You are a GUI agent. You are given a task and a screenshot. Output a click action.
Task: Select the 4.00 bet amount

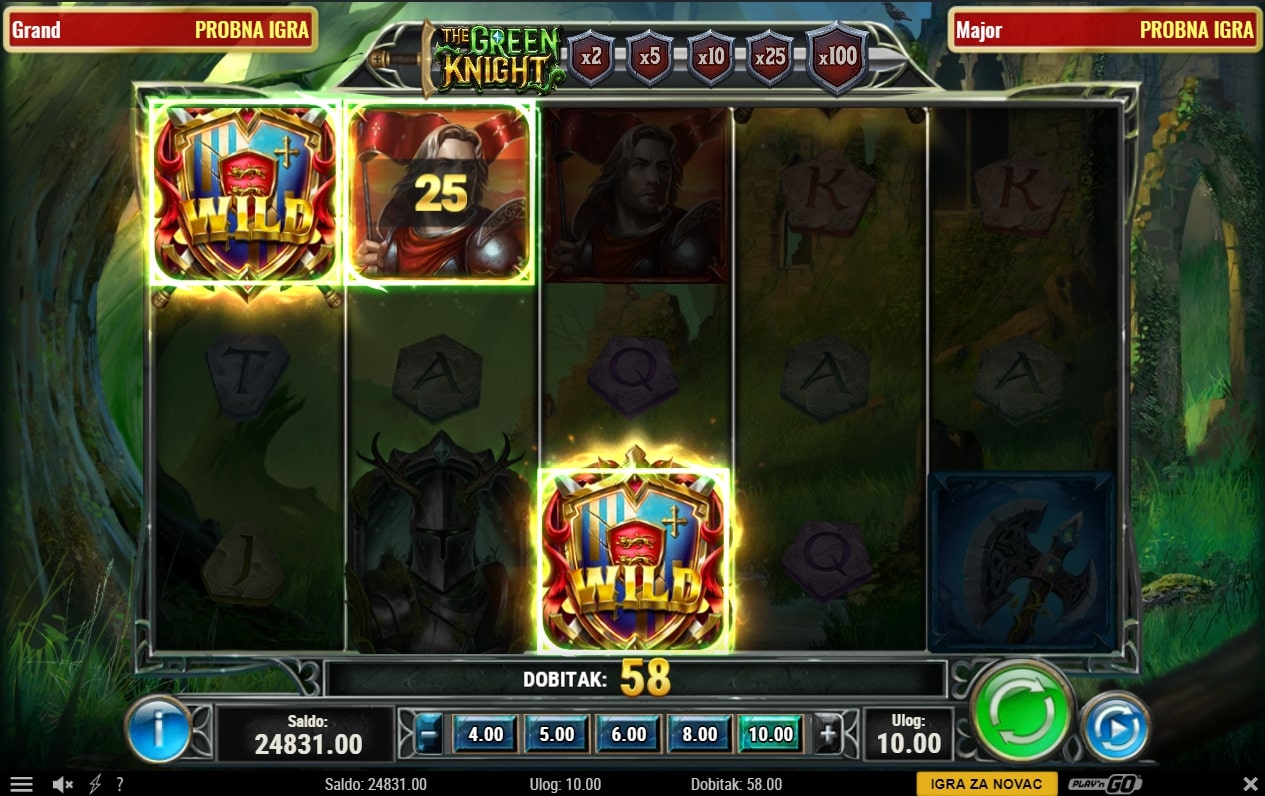point(486,734)
